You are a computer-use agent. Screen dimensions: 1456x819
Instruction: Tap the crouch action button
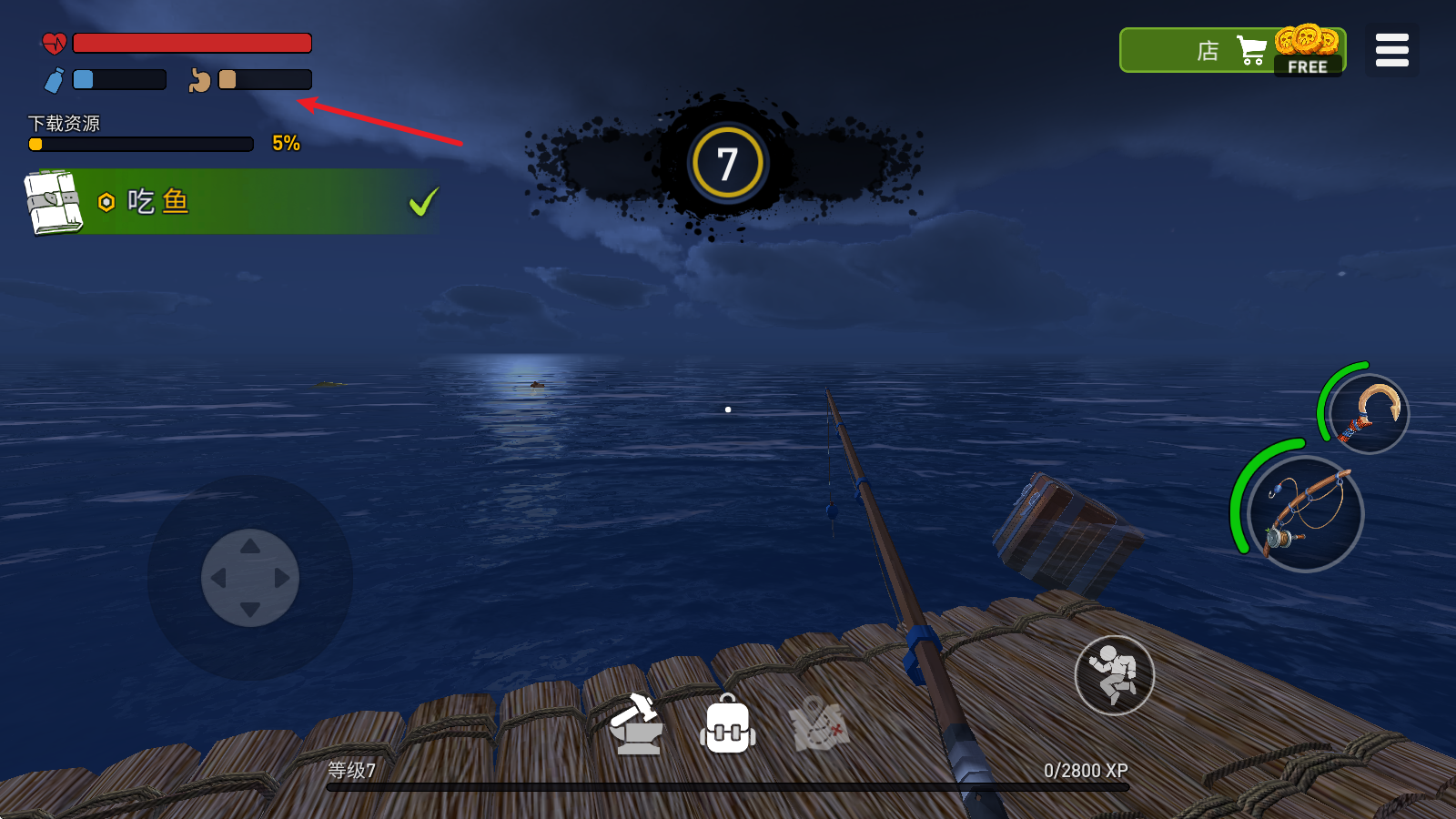(1114, 675)
